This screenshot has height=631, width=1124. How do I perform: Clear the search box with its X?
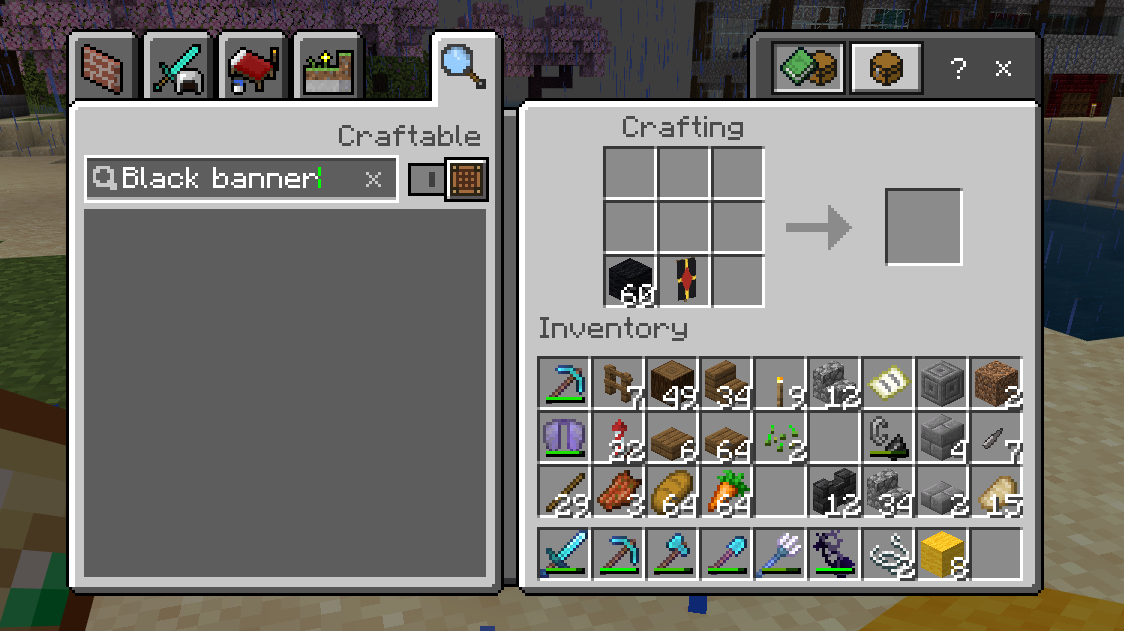(x=373, y=179)
